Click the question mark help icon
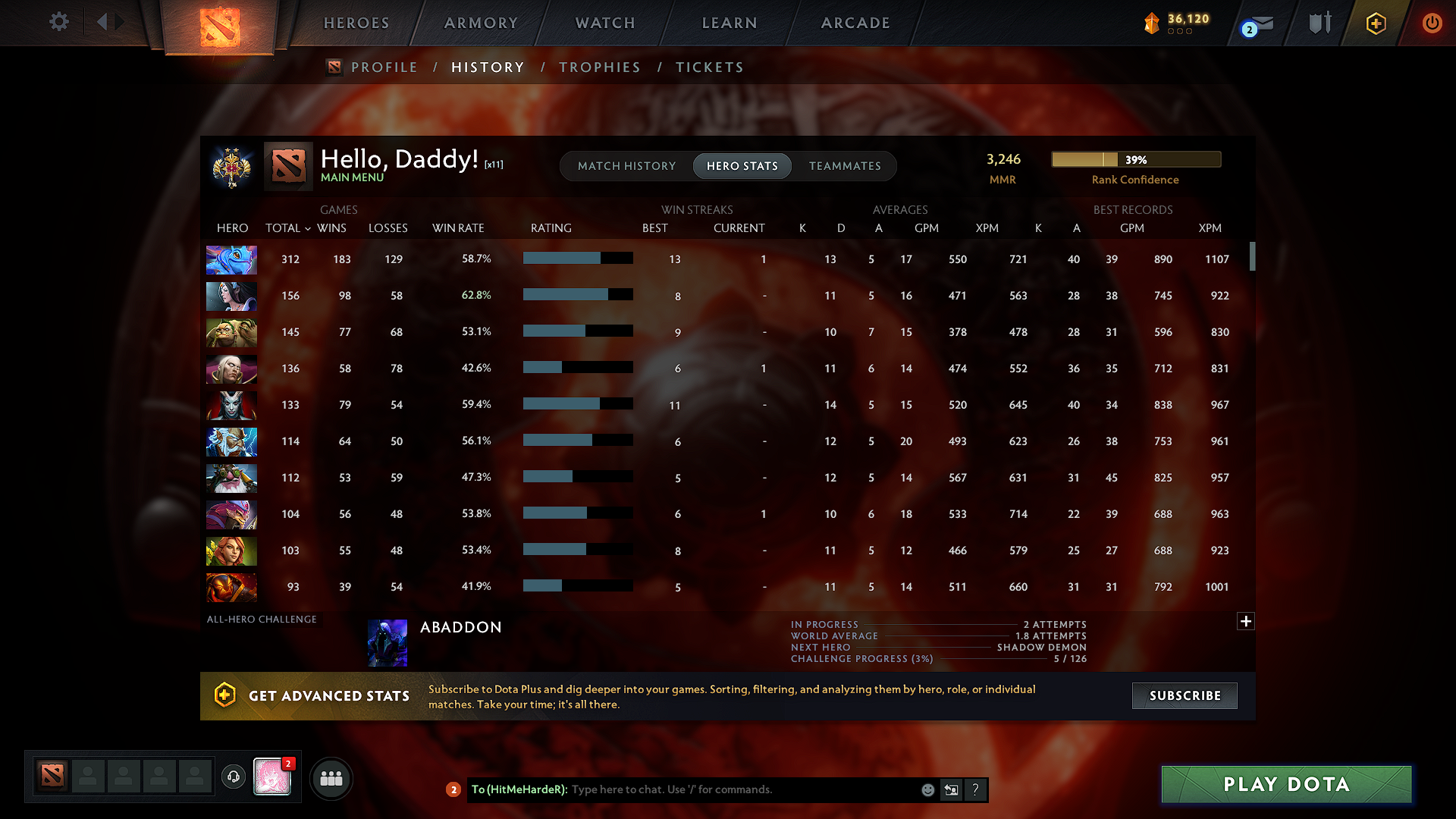Image resolution: width=1456 pixels, height=819 pixels. (976, 789)
